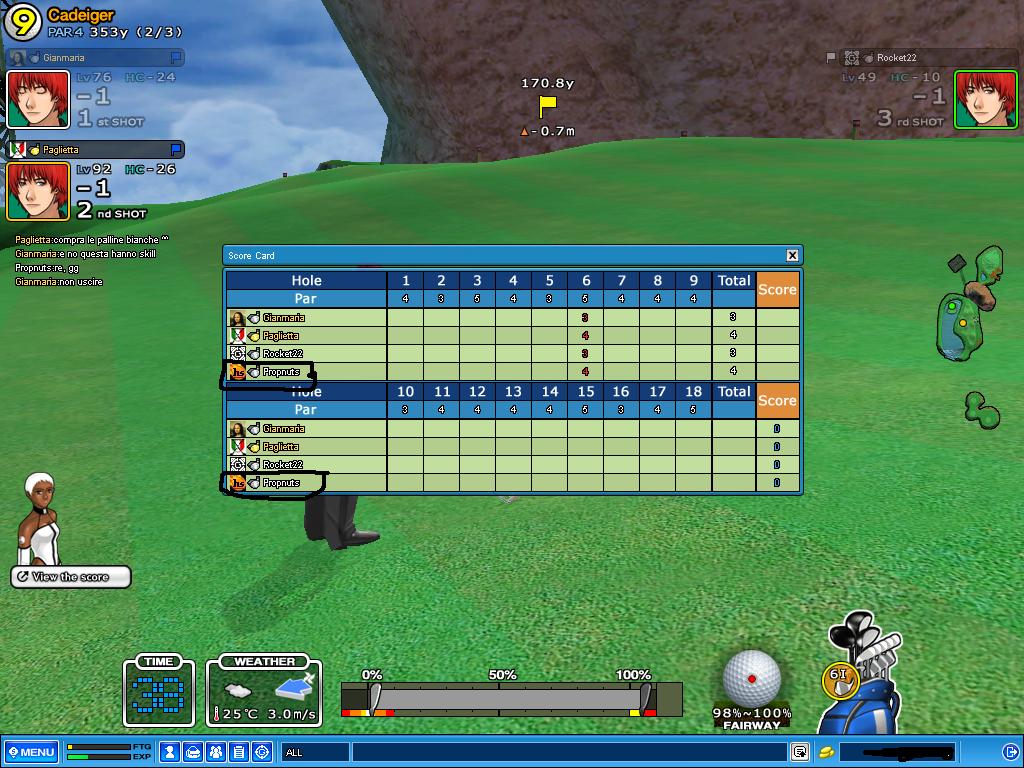Select the ALL chat channel dropdown
This screenshot has height=768, width=1024.
pos(315,752)
